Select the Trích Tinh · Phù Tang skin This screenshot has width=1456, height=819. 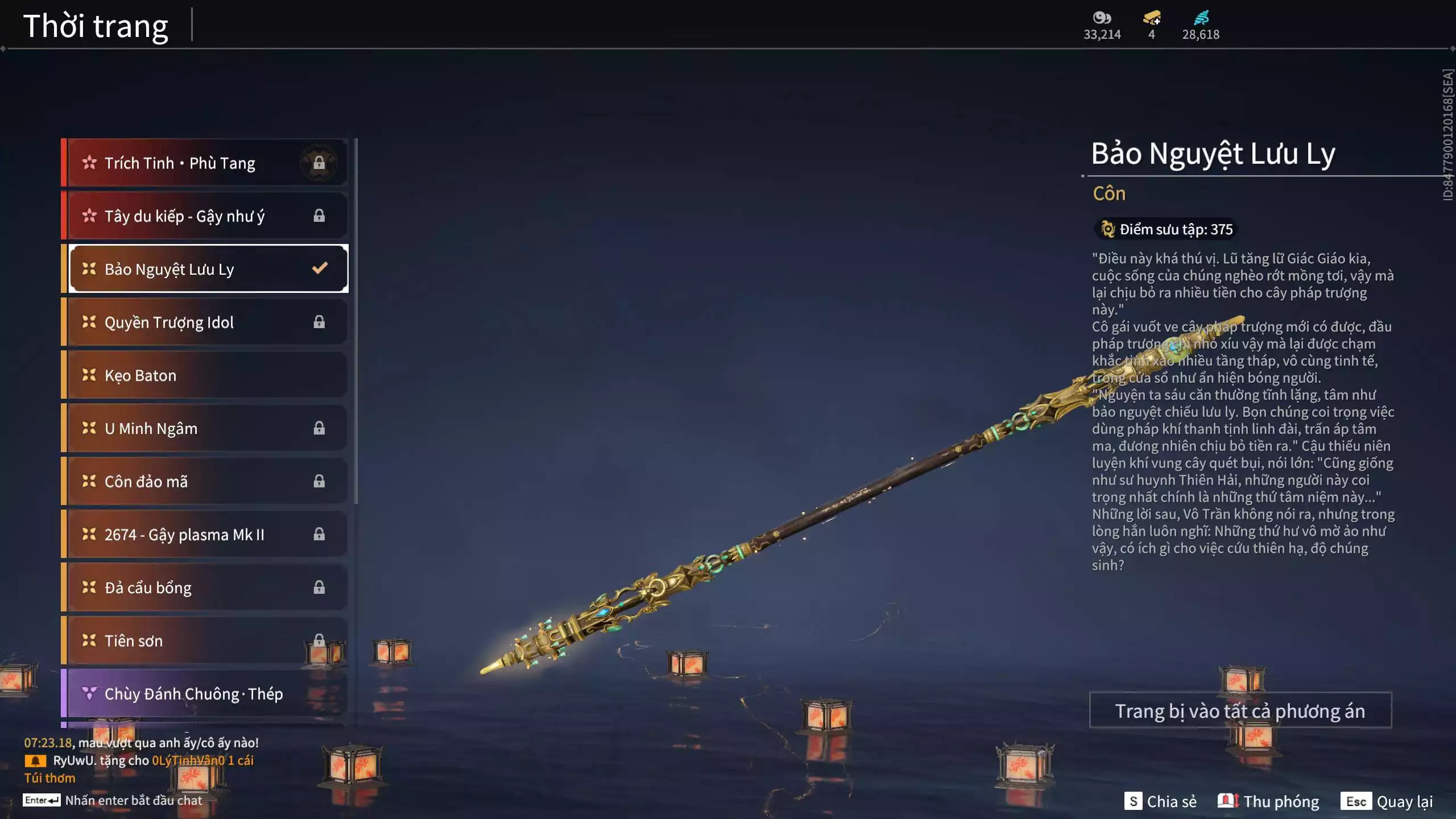pos(205,163)
